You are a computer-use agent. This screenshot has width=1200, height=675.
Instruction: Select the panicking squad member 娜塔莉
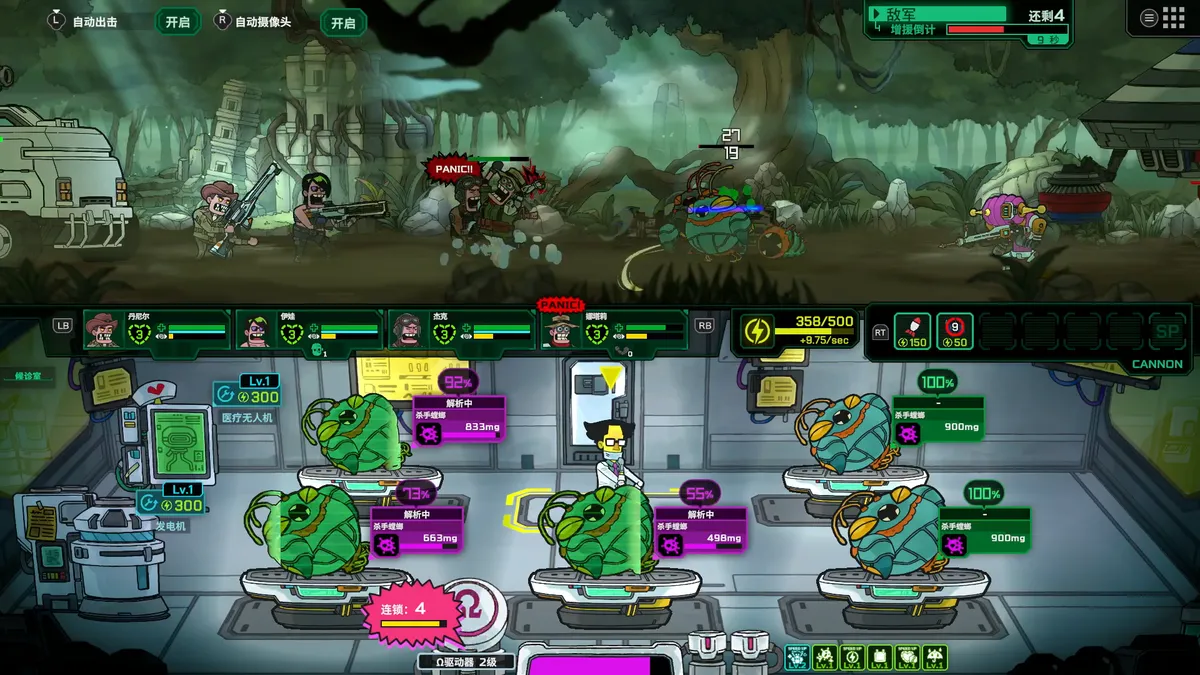click(x=561, y=329)
